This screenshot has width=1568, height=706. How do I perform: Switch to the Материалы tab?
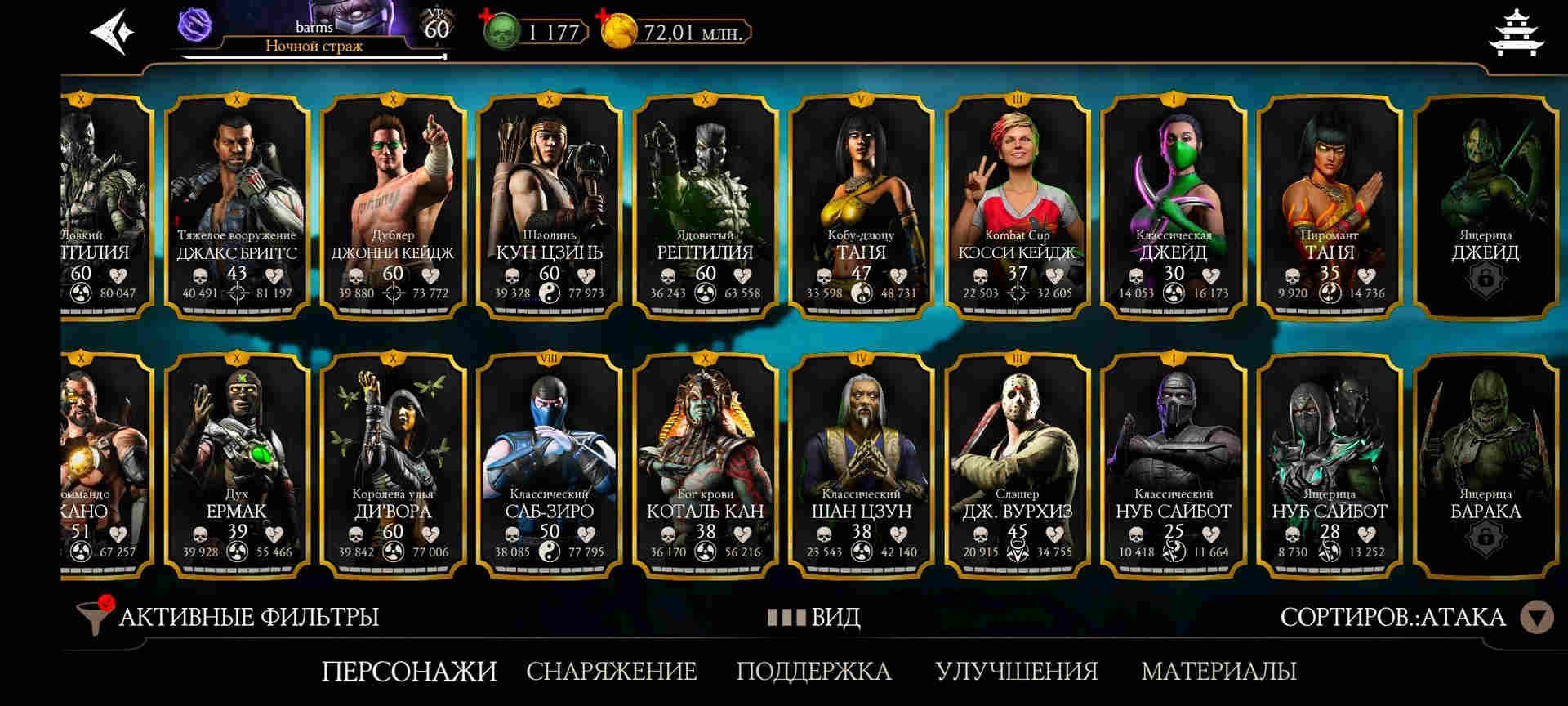pyautogui.click(x=1218, y=671)
